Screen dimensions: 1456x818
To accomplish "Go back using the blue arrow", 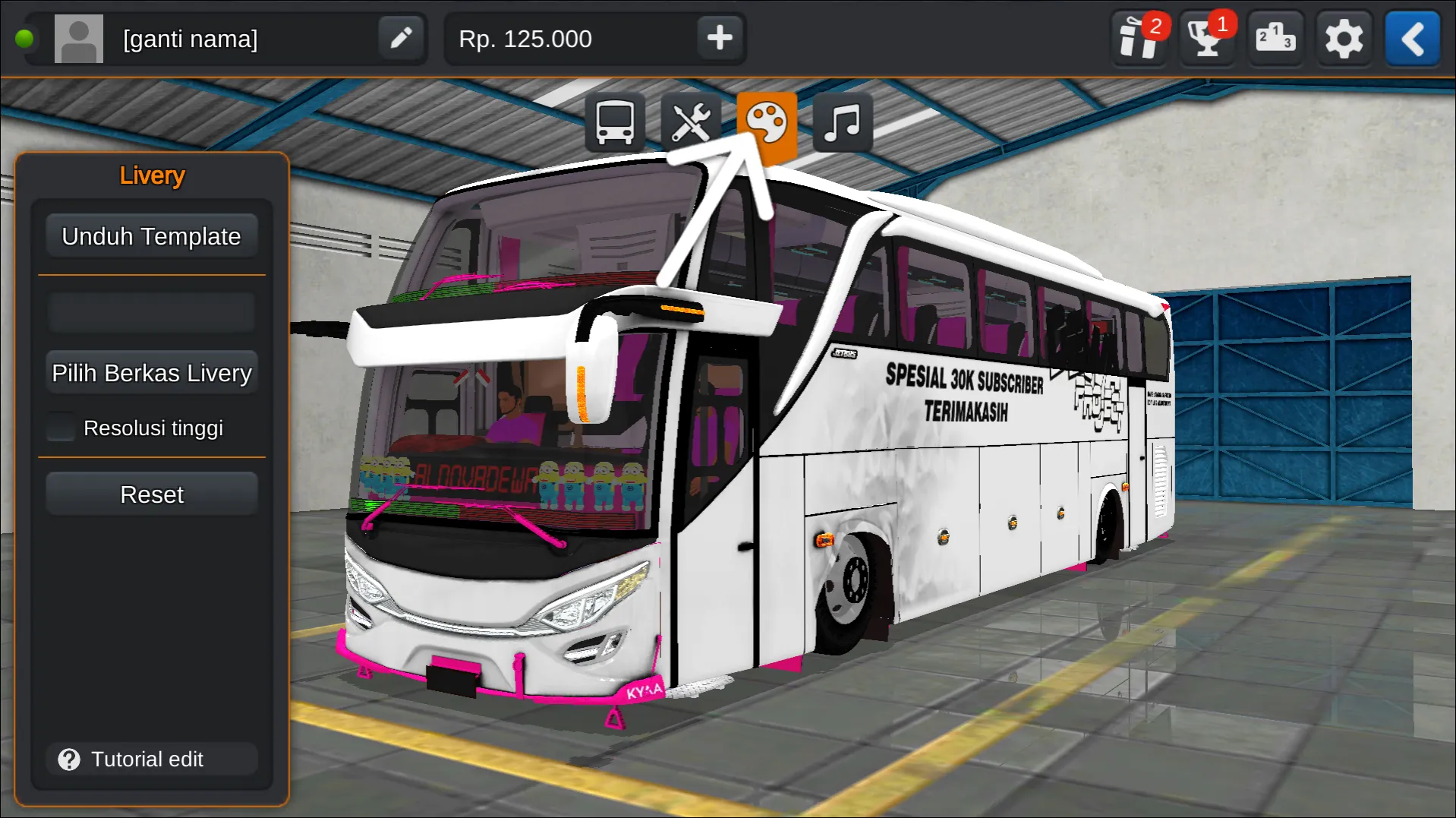I will (x=1411, y=38).
